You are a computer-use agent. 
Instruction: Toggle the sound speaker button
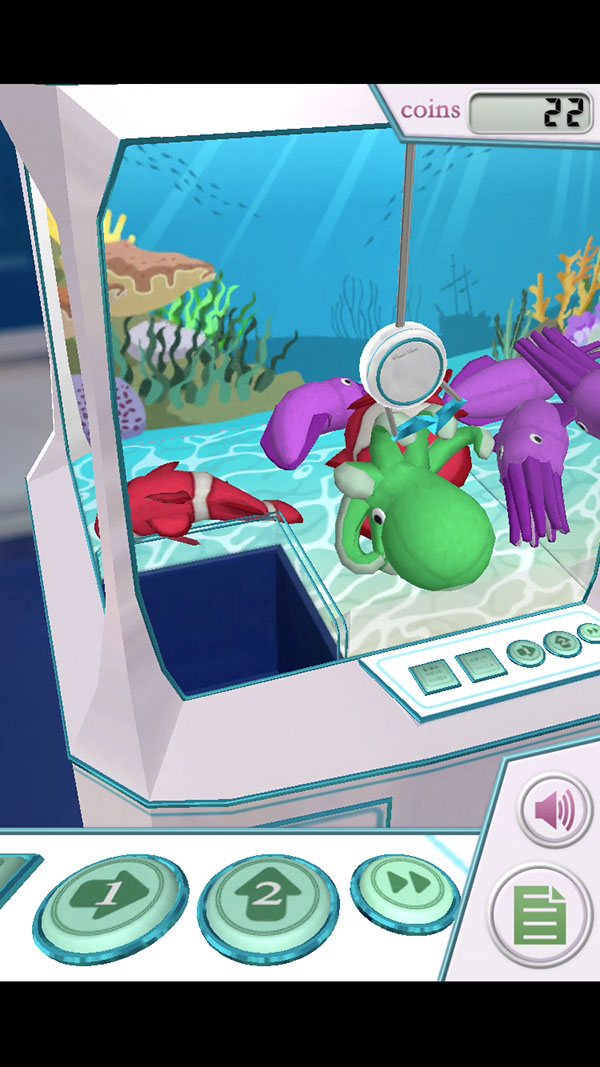pyautogui.click(x=554, y=811)
